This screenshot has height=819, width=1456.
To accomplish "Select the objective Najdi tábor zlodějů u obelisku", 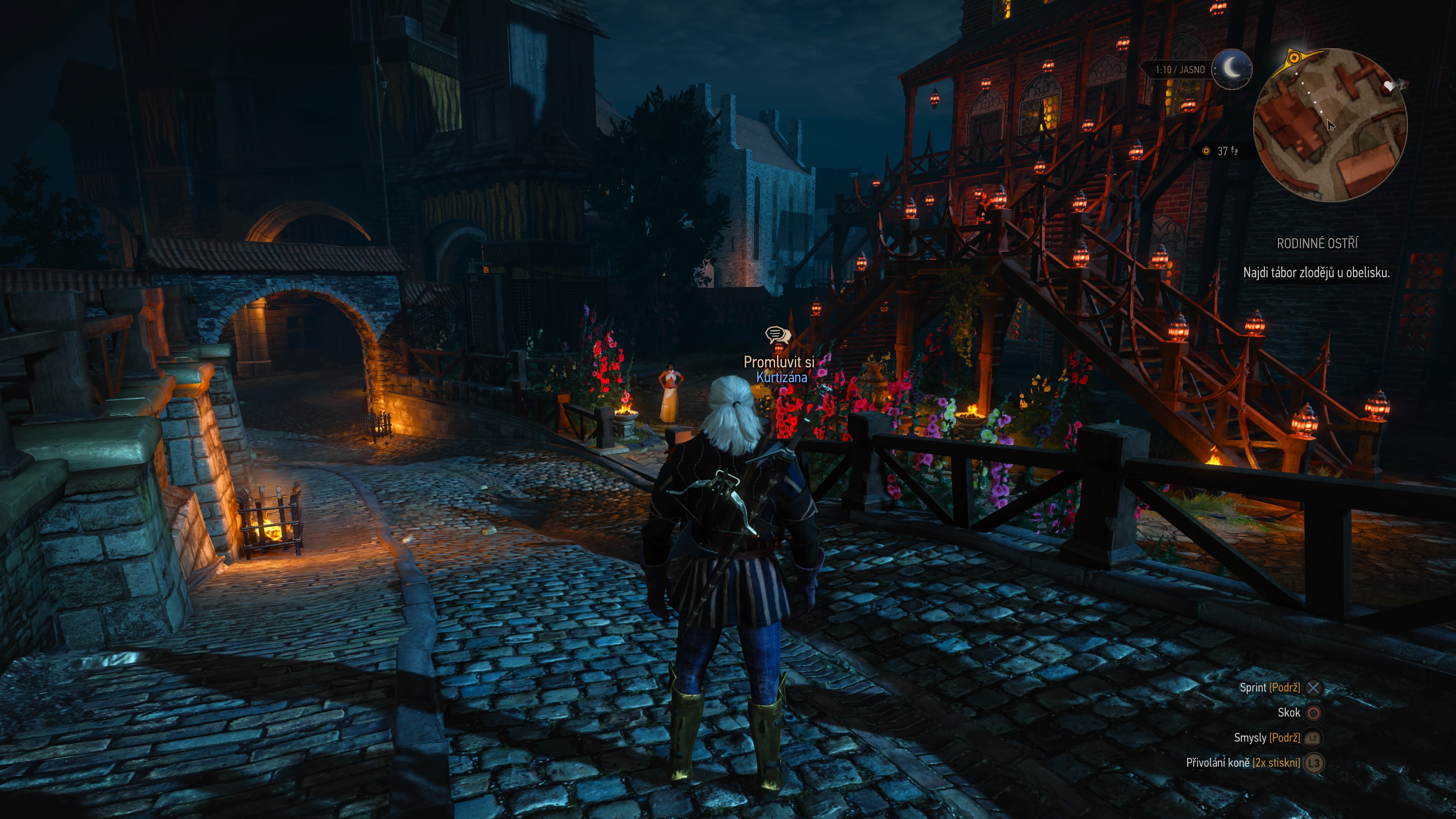I will [1316, 273].
